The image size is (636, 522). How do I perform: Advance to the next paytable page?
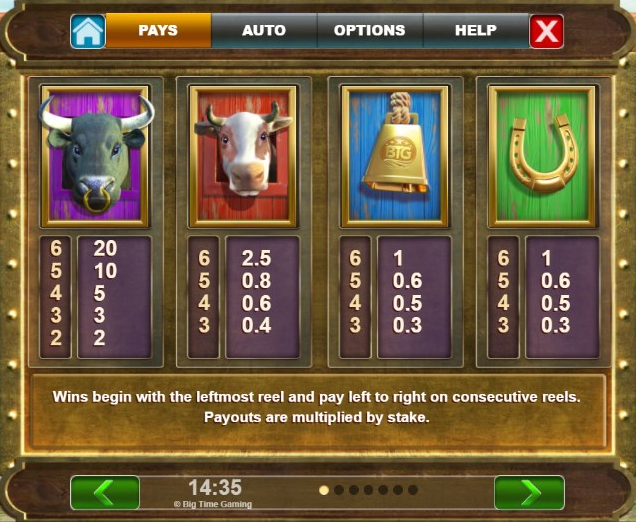coord(529,492)
